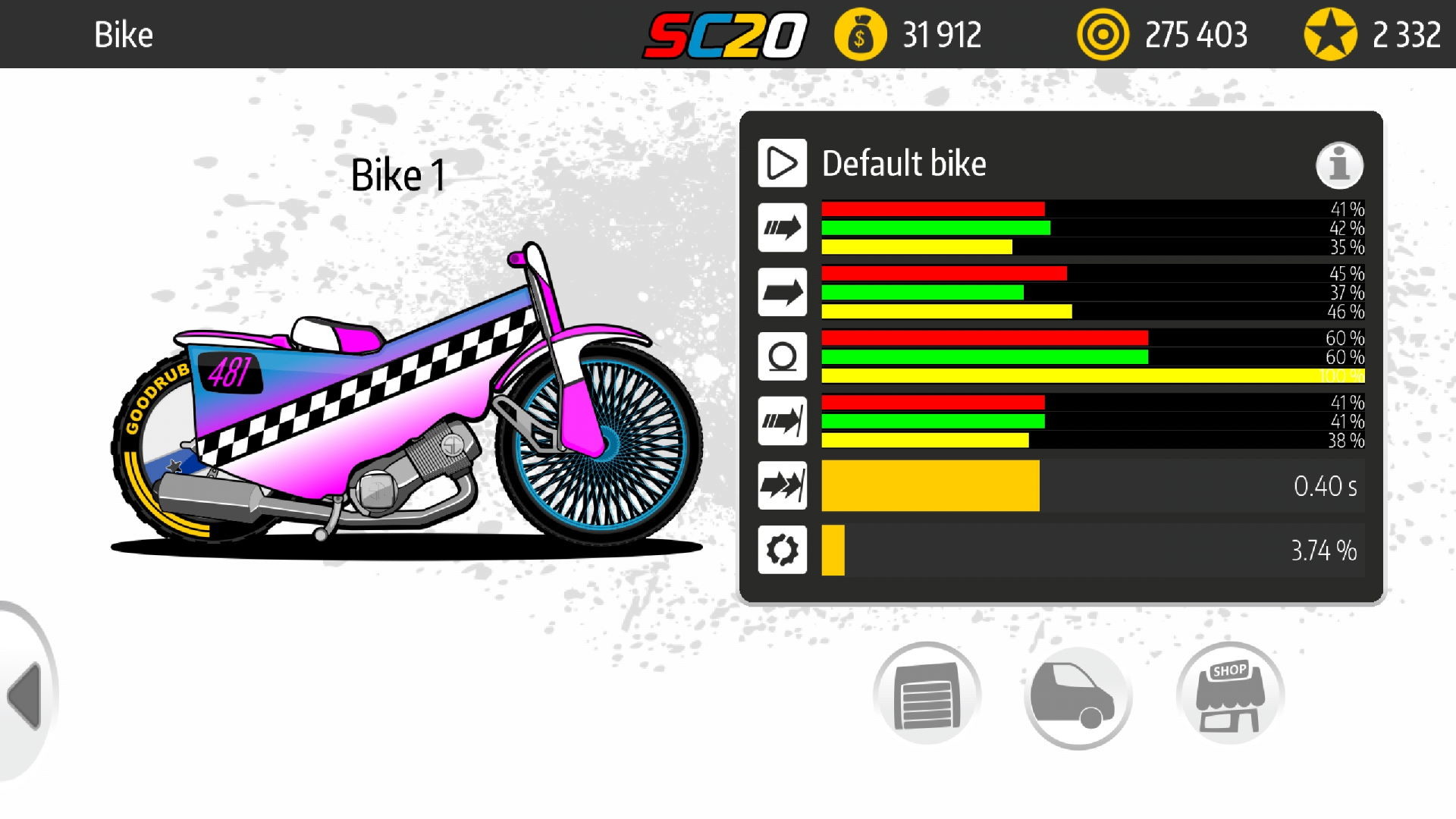Open the garage panel icon

(927, 693)
